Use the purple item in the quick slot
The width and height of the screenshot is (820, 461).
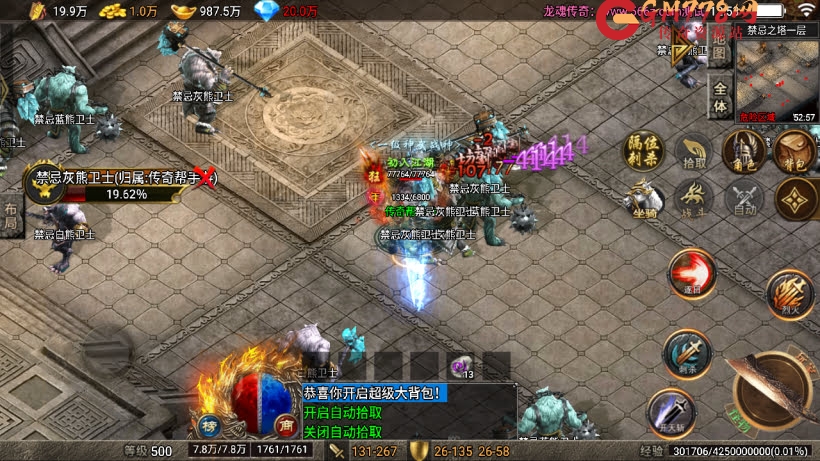461,367
